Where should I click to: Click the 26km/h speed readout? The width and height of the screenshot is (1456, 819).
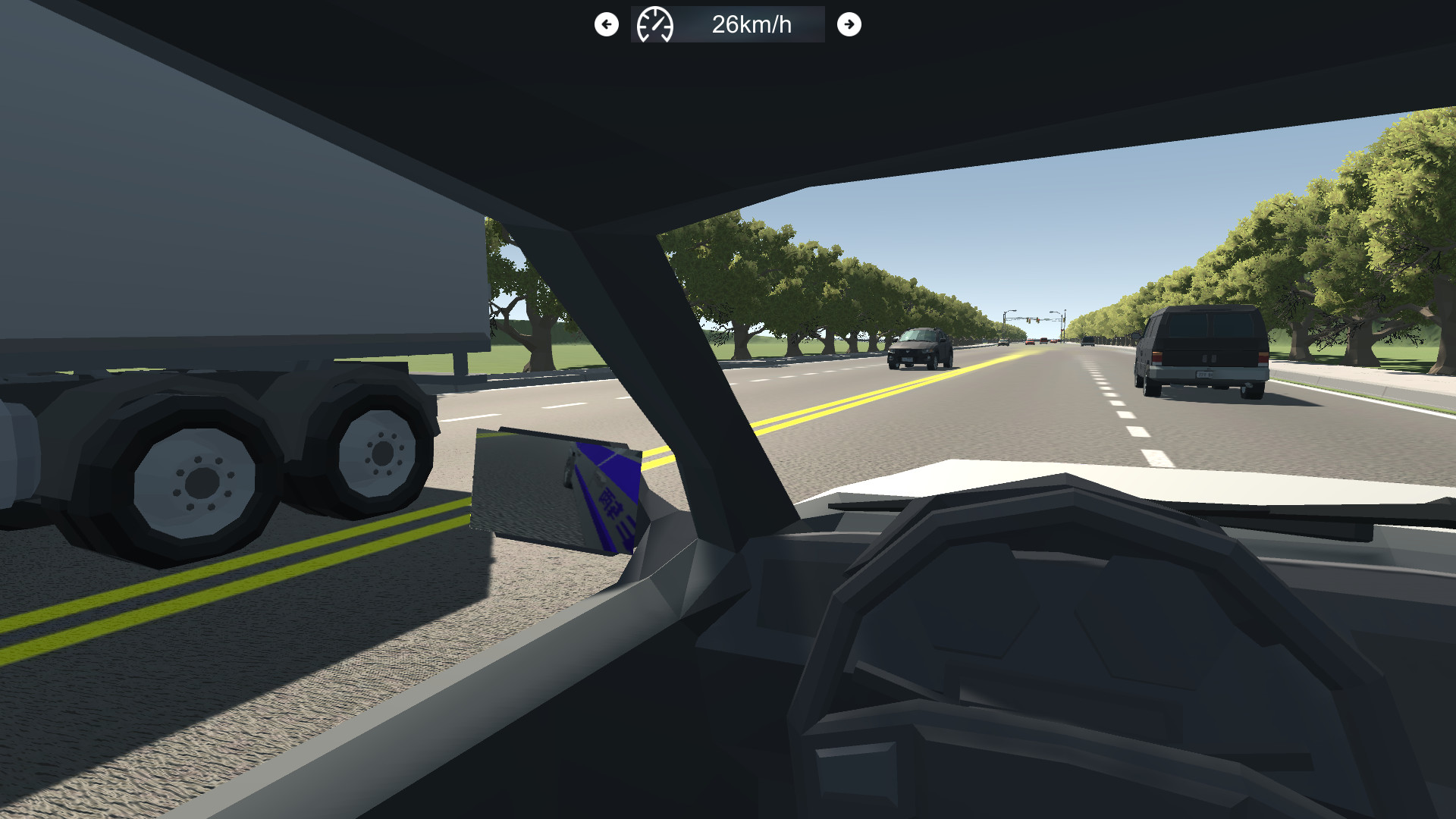pyautogui.click(x=751, y=24)
